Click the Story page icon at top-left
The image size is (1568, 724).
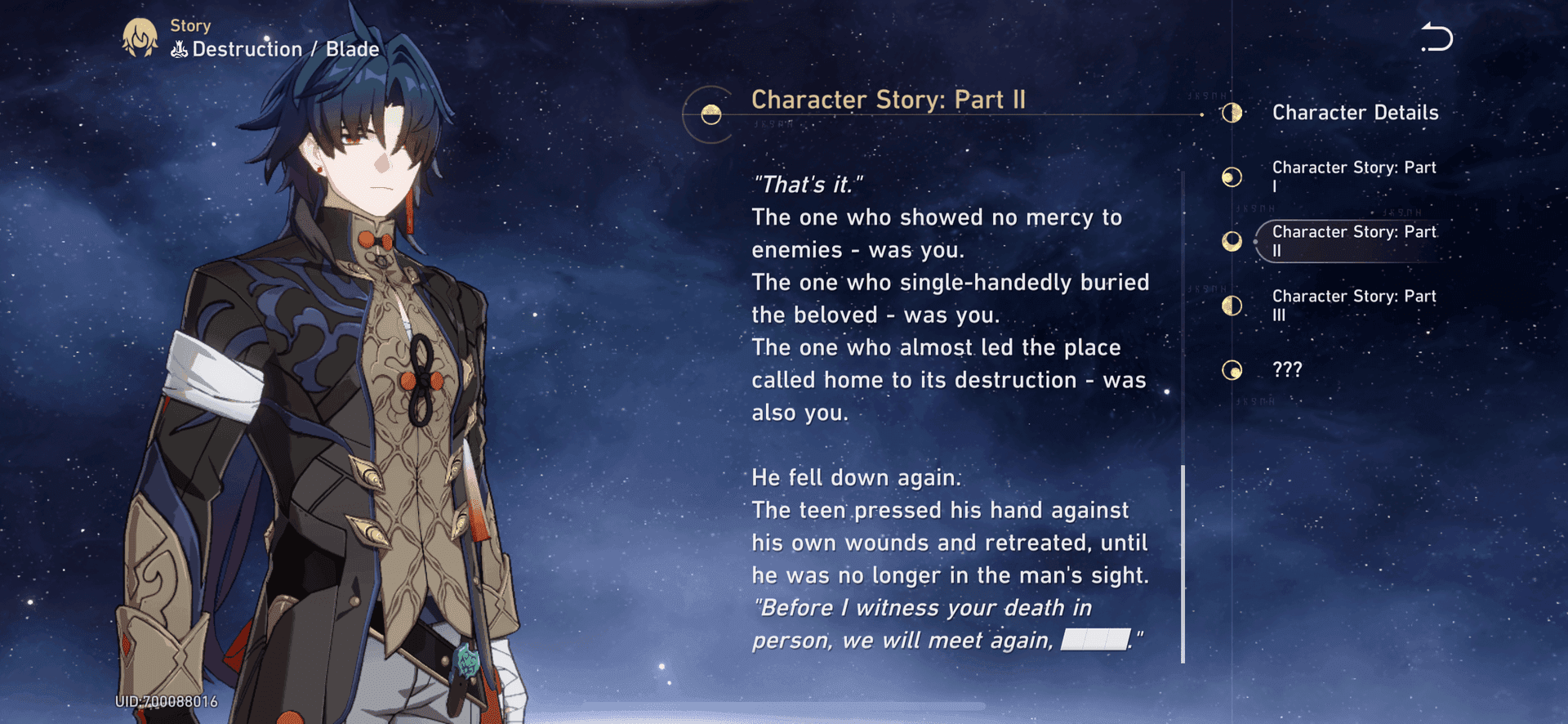click(x=140, y=38)
